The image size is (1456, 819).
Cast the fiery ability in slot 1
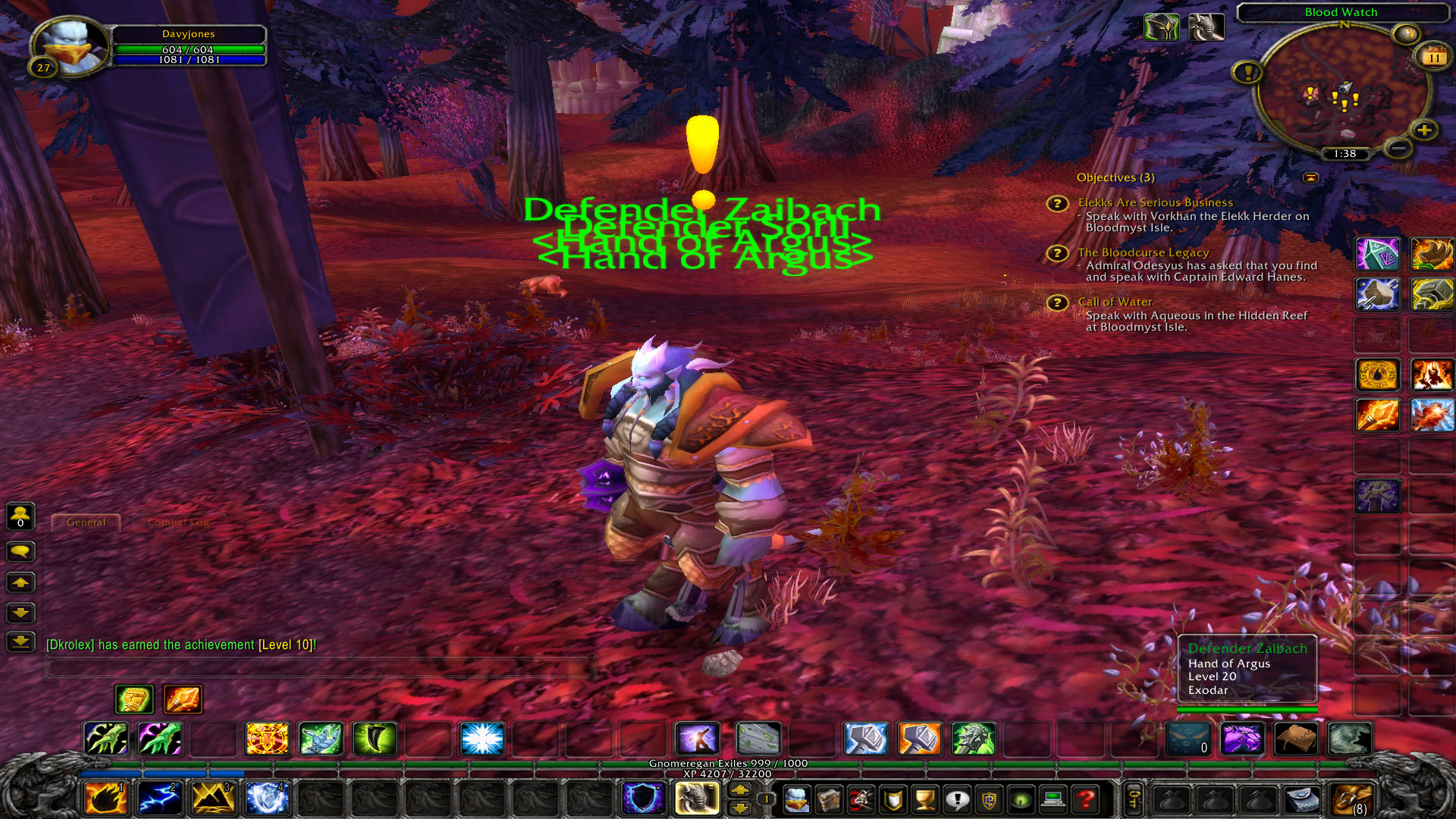tap(105, 799)
